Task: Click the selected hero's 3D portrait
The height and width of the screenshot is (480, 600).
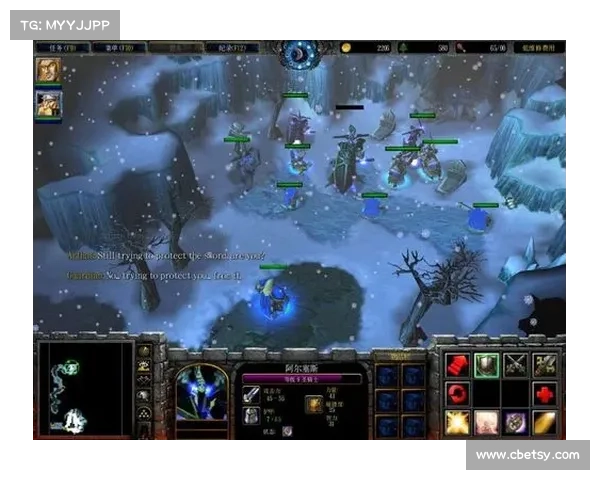Action: click(202, 391)
